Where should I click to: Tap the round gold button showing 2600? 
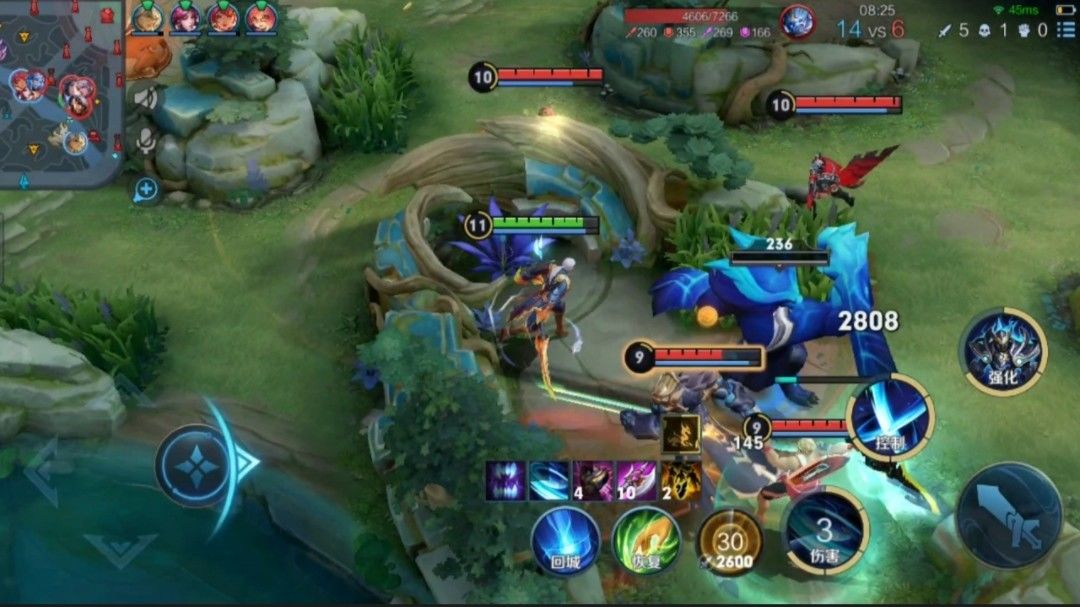click(729, 541)
